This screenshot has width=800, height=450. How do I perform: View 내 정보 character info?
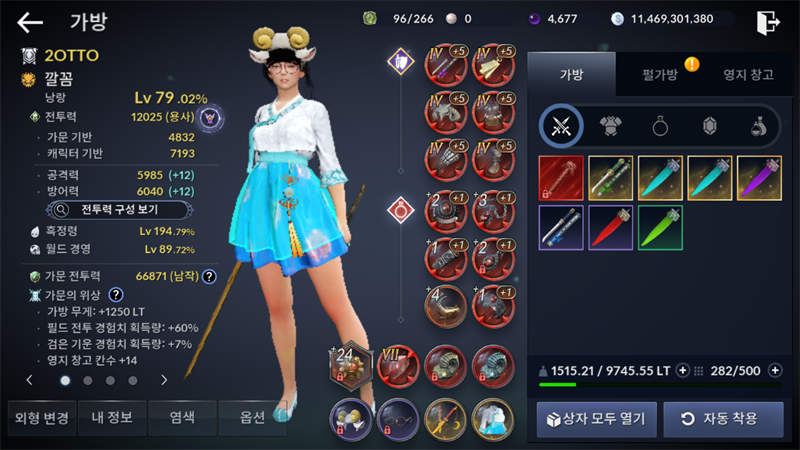112,417
